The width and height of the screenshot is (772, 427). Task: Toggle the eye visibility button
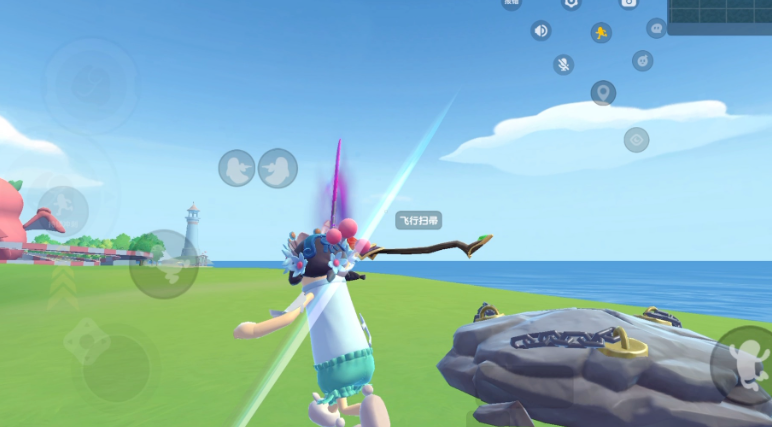click(636, 140)
